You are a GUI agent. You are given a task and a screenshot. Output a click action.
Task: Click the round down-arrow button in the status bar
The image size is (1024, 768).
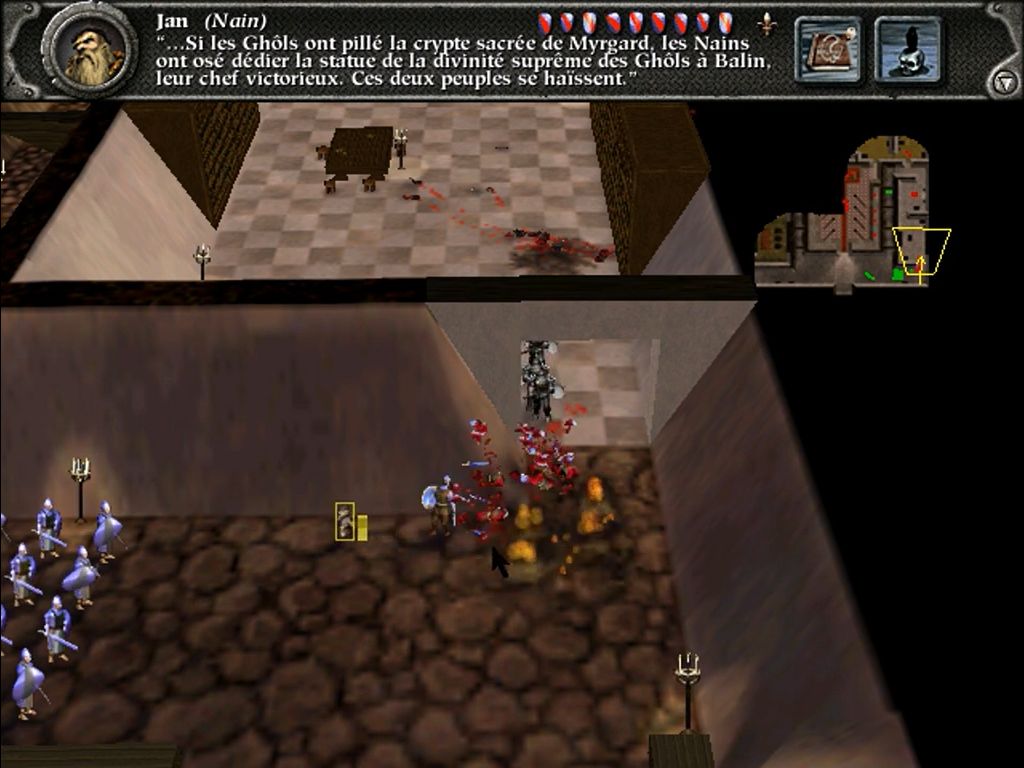(1003, 84)
